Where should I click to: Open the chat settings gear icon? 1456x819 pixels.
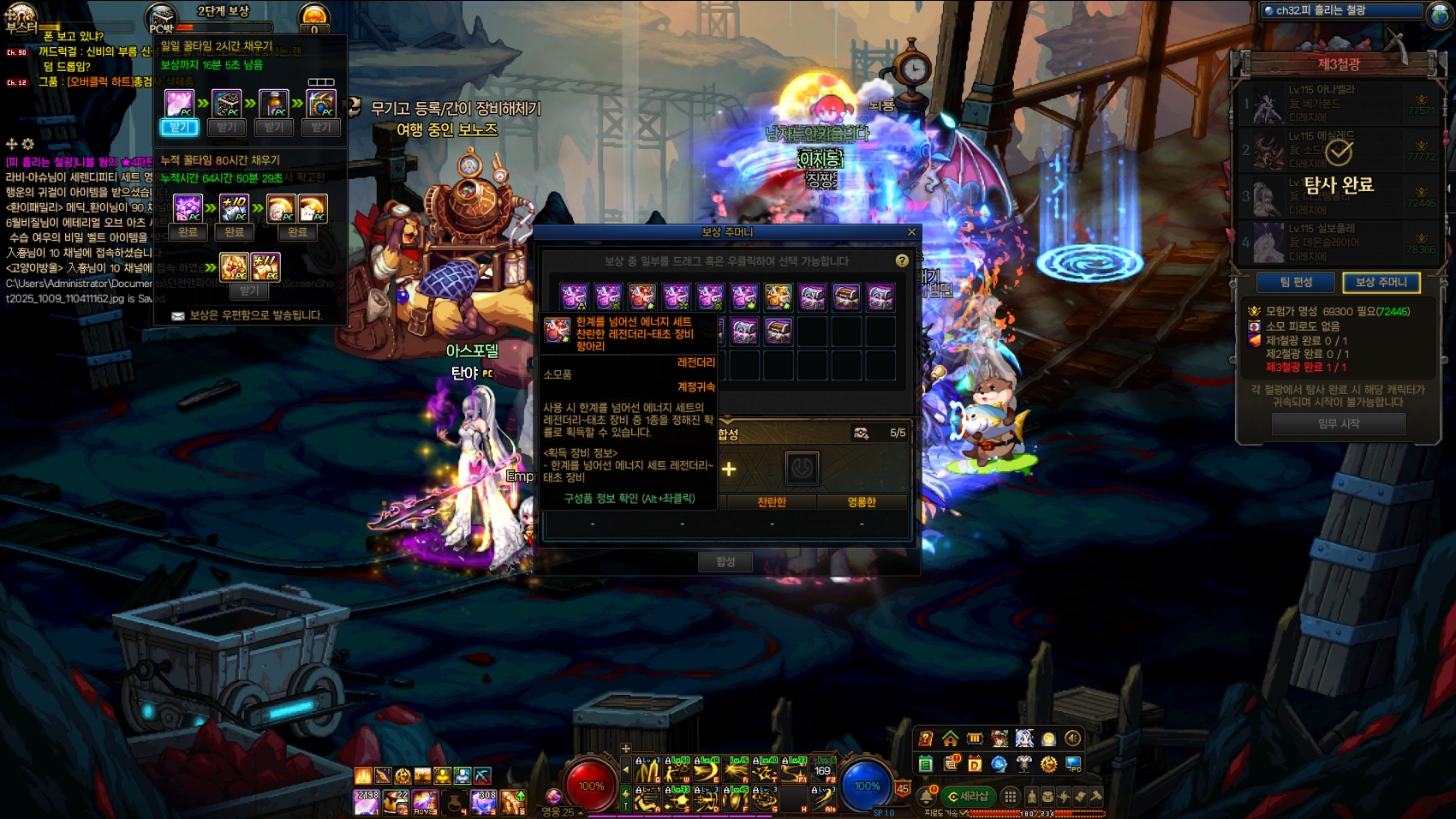(x=28, y=144)
